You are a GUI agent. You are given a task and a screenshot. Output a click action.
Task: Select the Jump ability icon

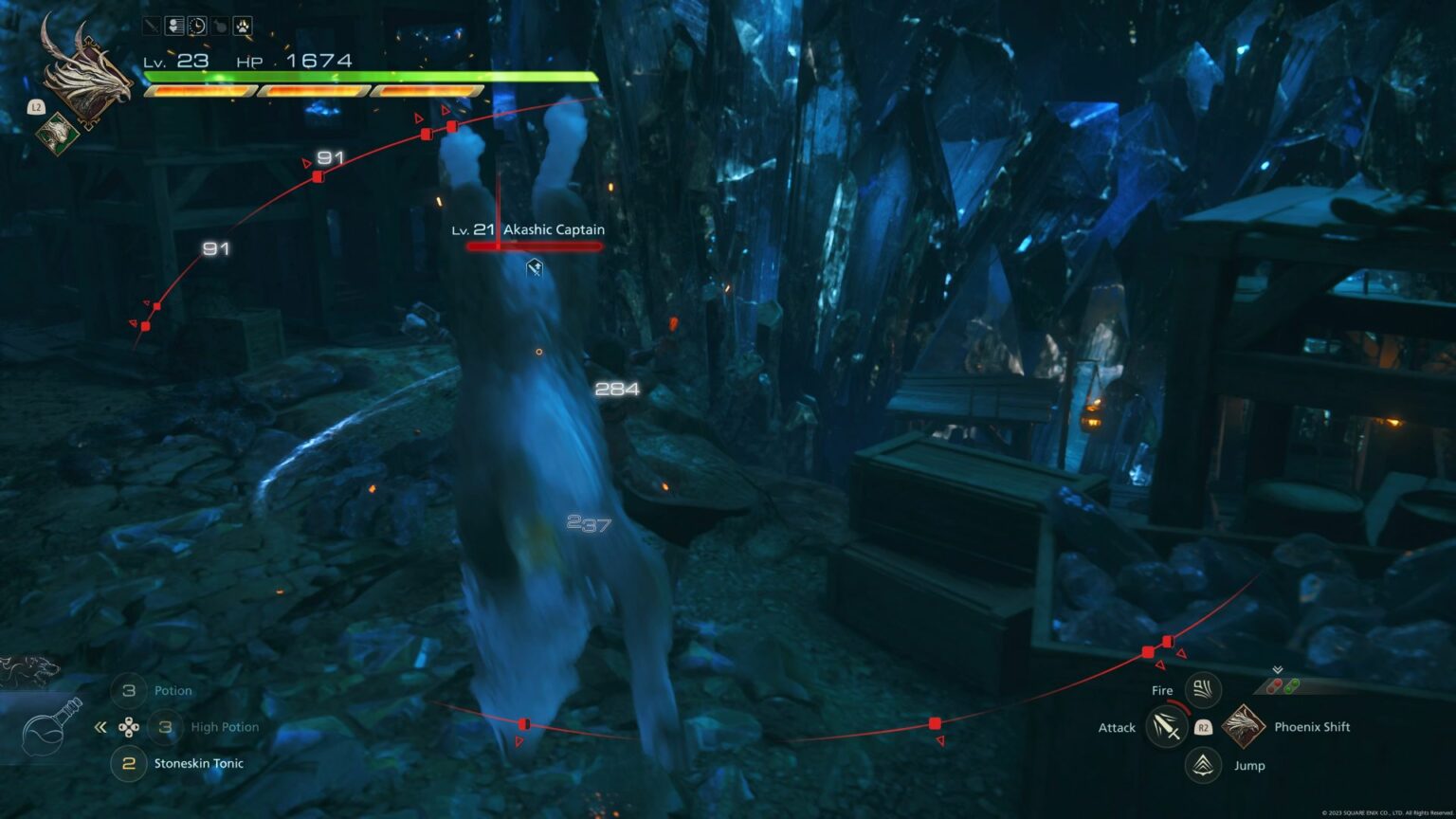click(1202, 765)
